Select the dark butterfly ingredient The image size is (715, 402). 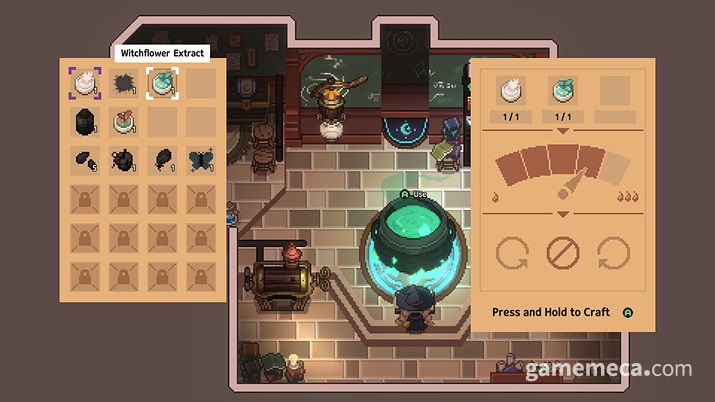(x=201, y=160)
